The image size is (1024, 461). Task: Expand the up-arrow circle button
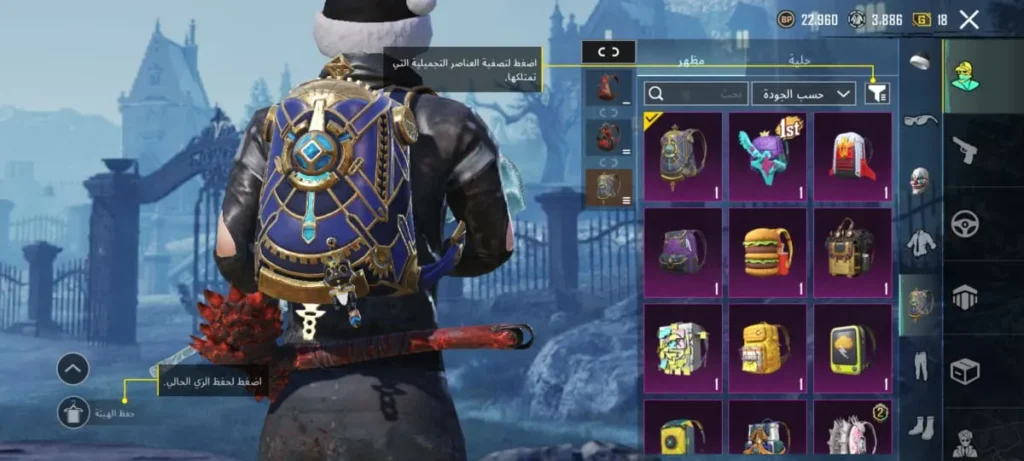coord(73,369)
